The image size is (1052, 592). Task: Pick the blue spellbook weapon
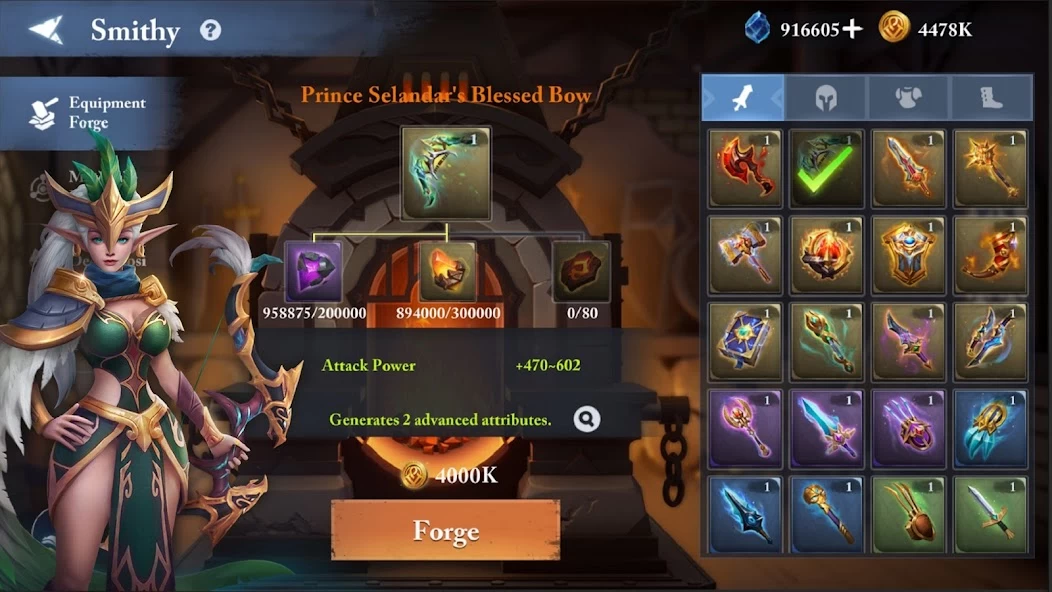[744, 341]
